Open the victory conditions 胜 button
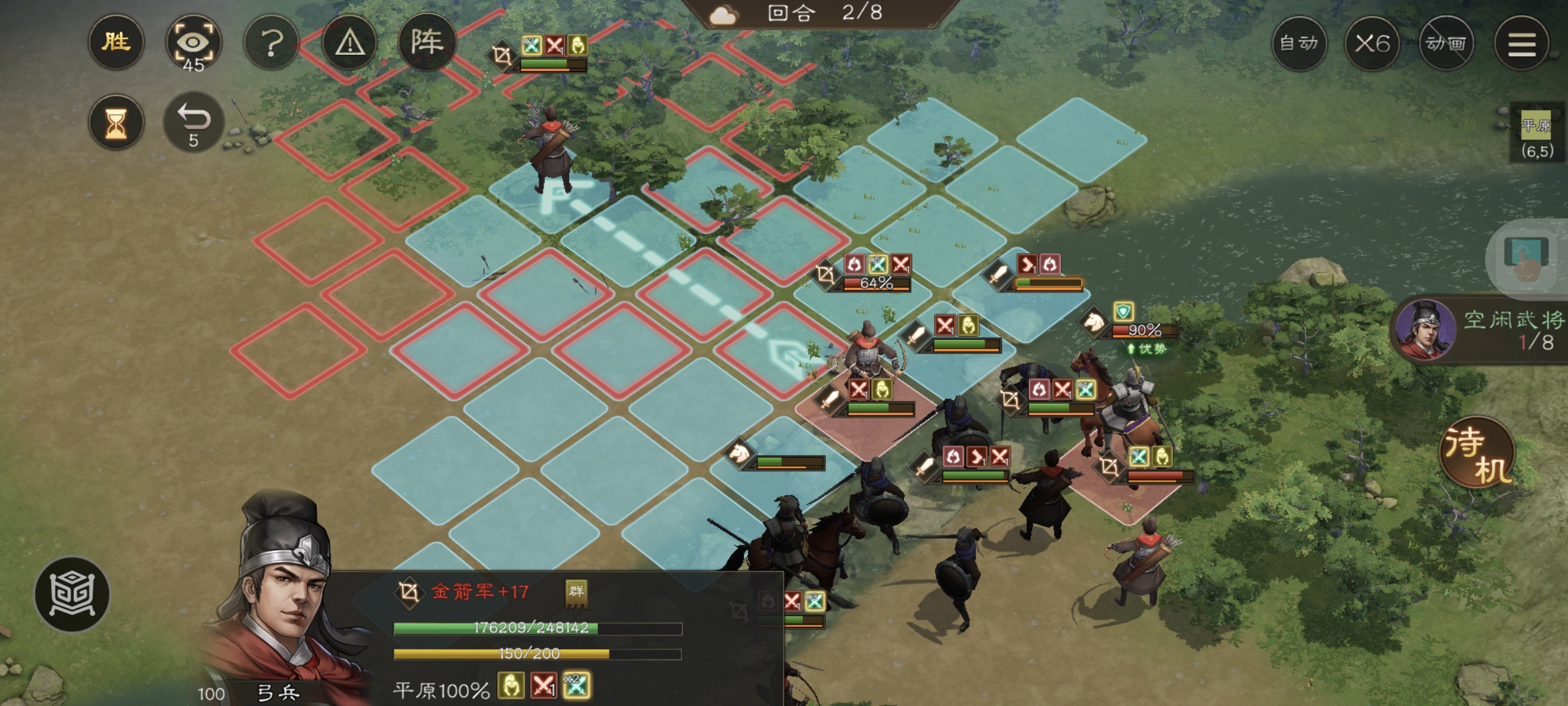The width and height of the screenshot is (1568, 706). point(116,42)
